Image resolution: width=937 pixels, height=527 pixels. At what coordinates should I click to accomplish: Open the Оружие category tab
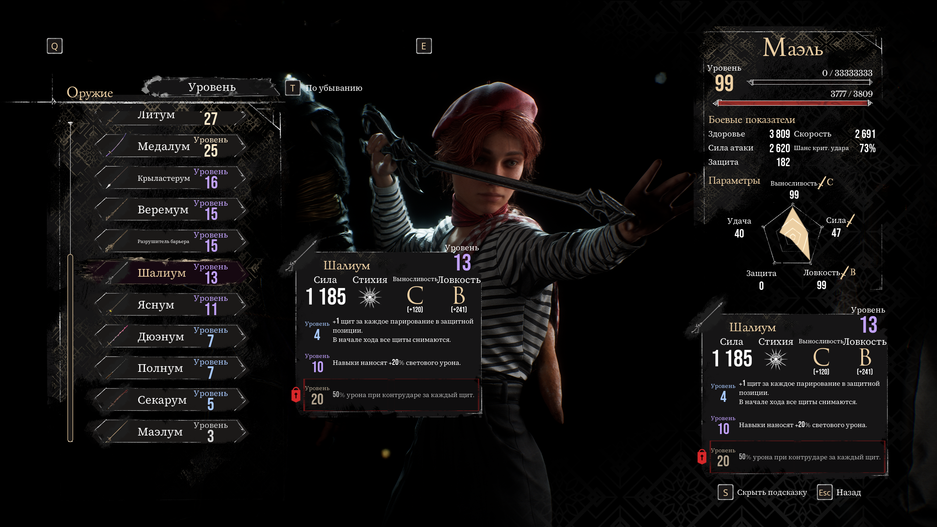90,93
